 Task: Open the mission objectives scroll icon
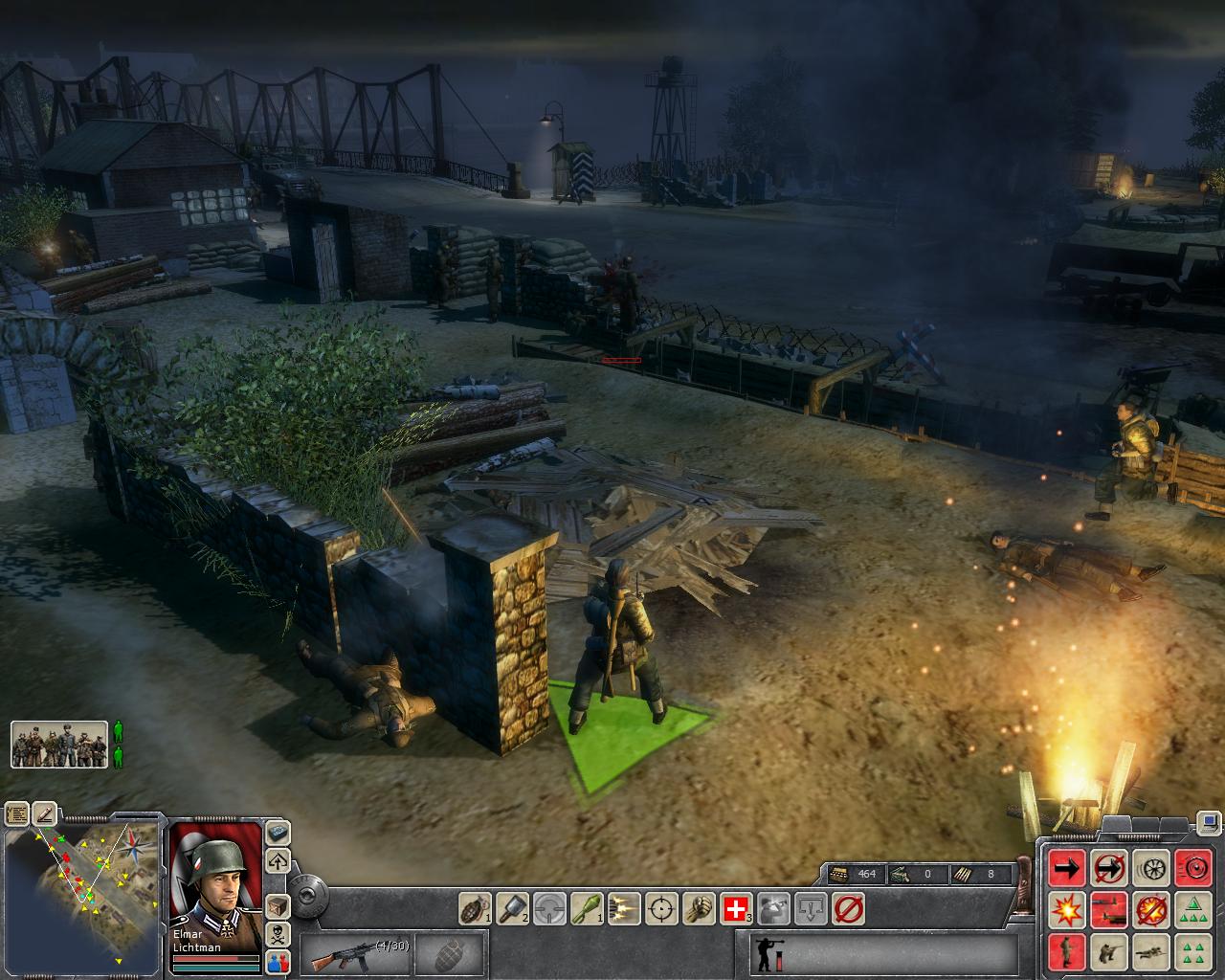[x=17, y=814]
